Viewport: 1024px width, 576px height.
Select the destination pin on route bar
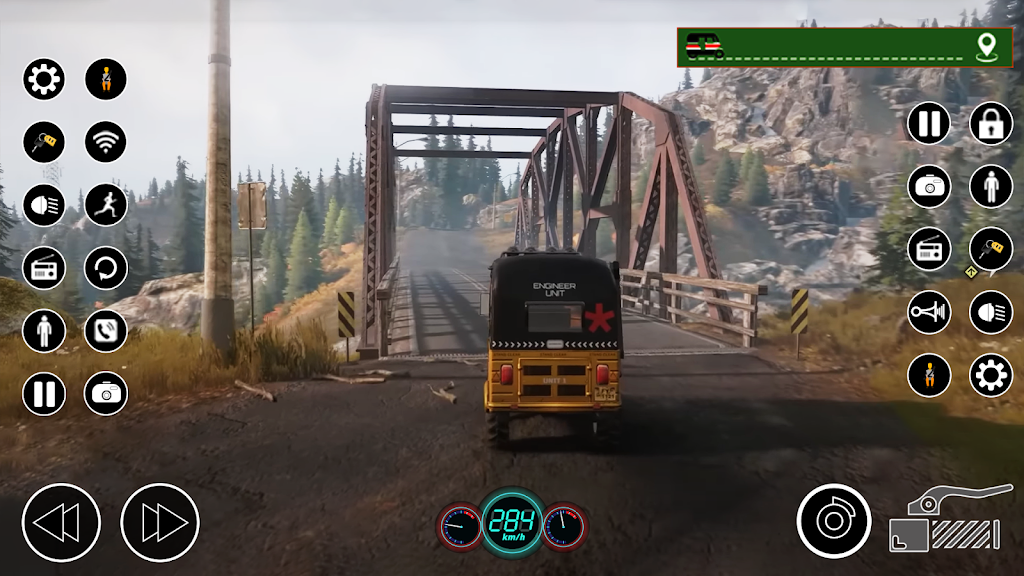(x=987, y=45)
